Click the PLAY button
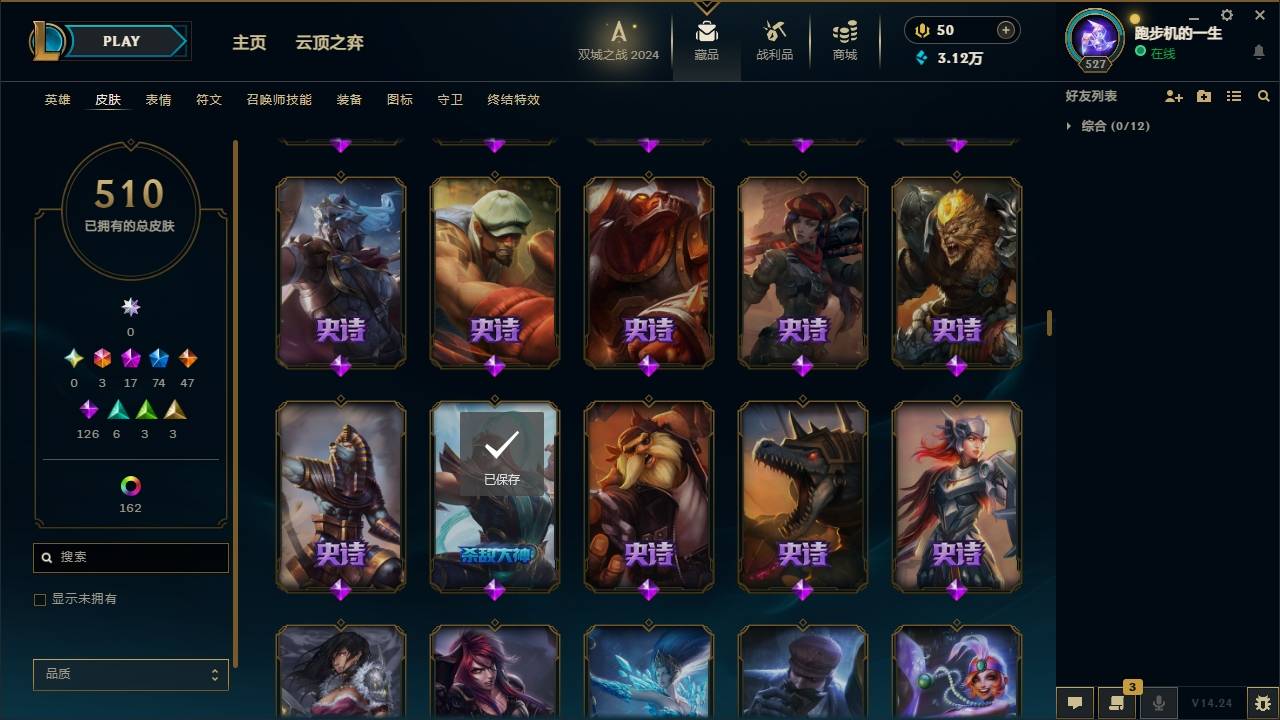The height and width of the screenshot is (720, 1280). (121, 41)
